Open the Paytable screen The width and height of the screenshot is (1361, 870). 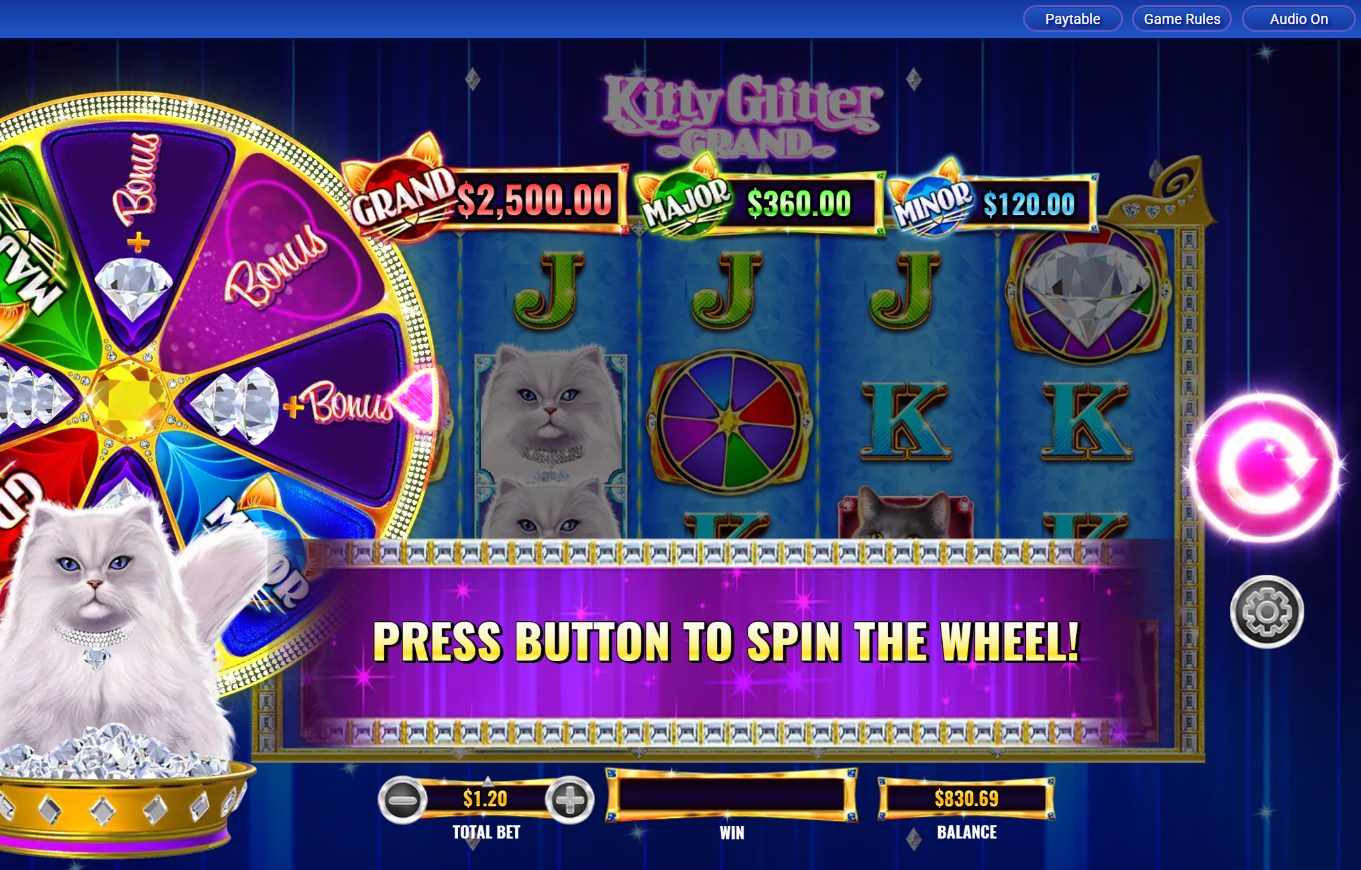pos(1072,18)
